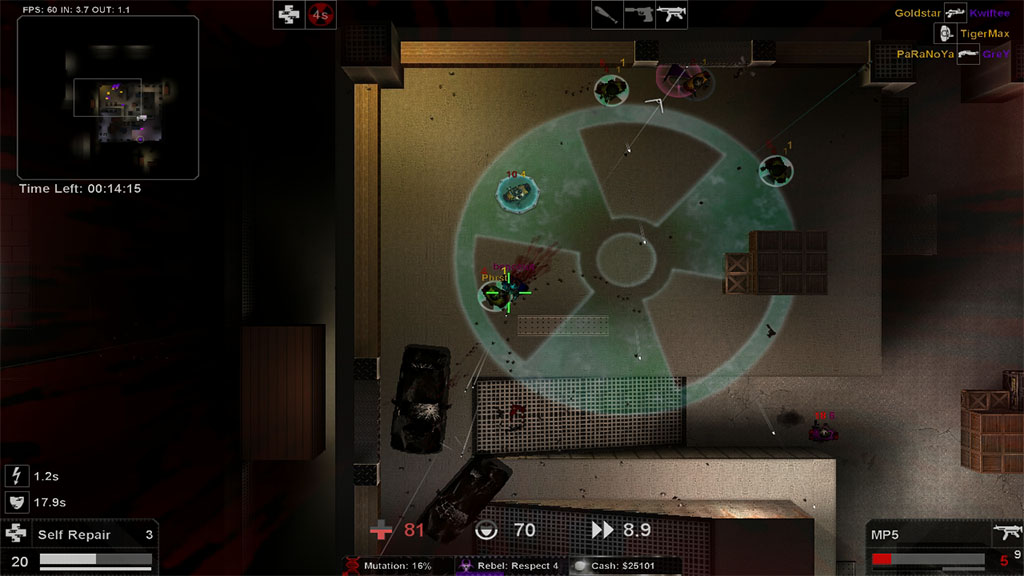Click the TigerMax kill feed entry
Image resolution: width=1024 pixels, height=576 pixels.
point(984,33)
